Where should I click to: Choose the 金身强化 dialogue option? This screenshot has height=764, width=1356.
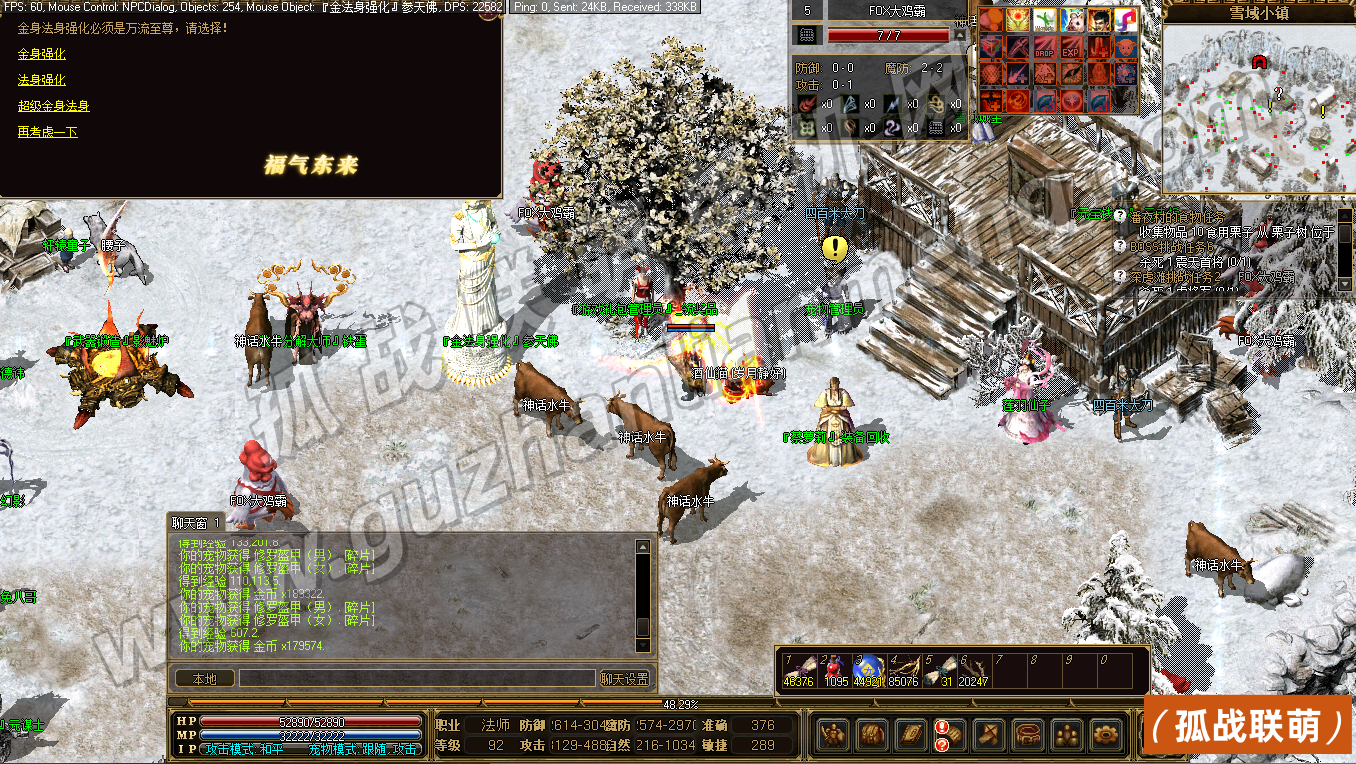click(42, 54)
